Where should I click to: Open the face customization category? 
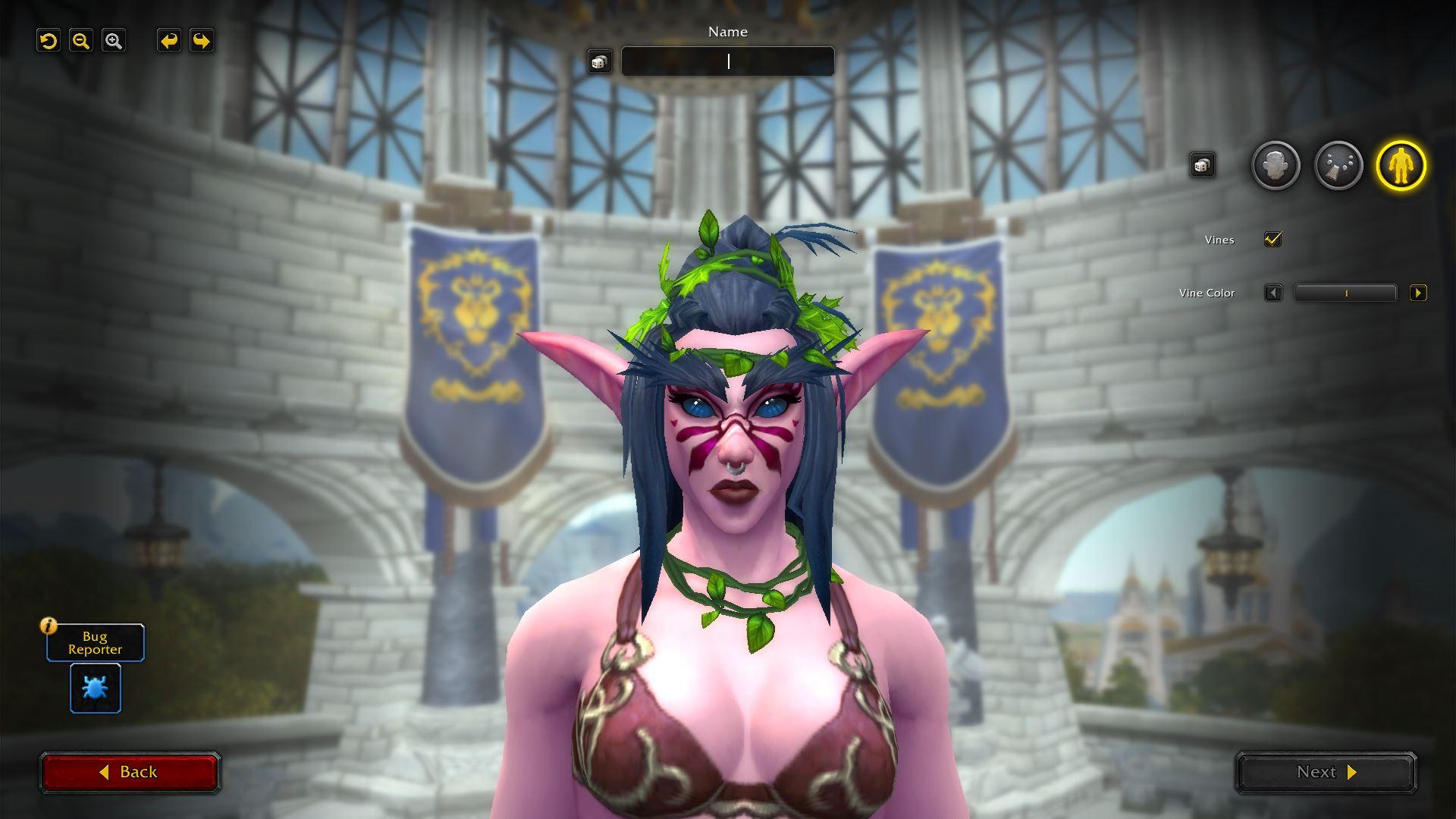point(1276,165)
